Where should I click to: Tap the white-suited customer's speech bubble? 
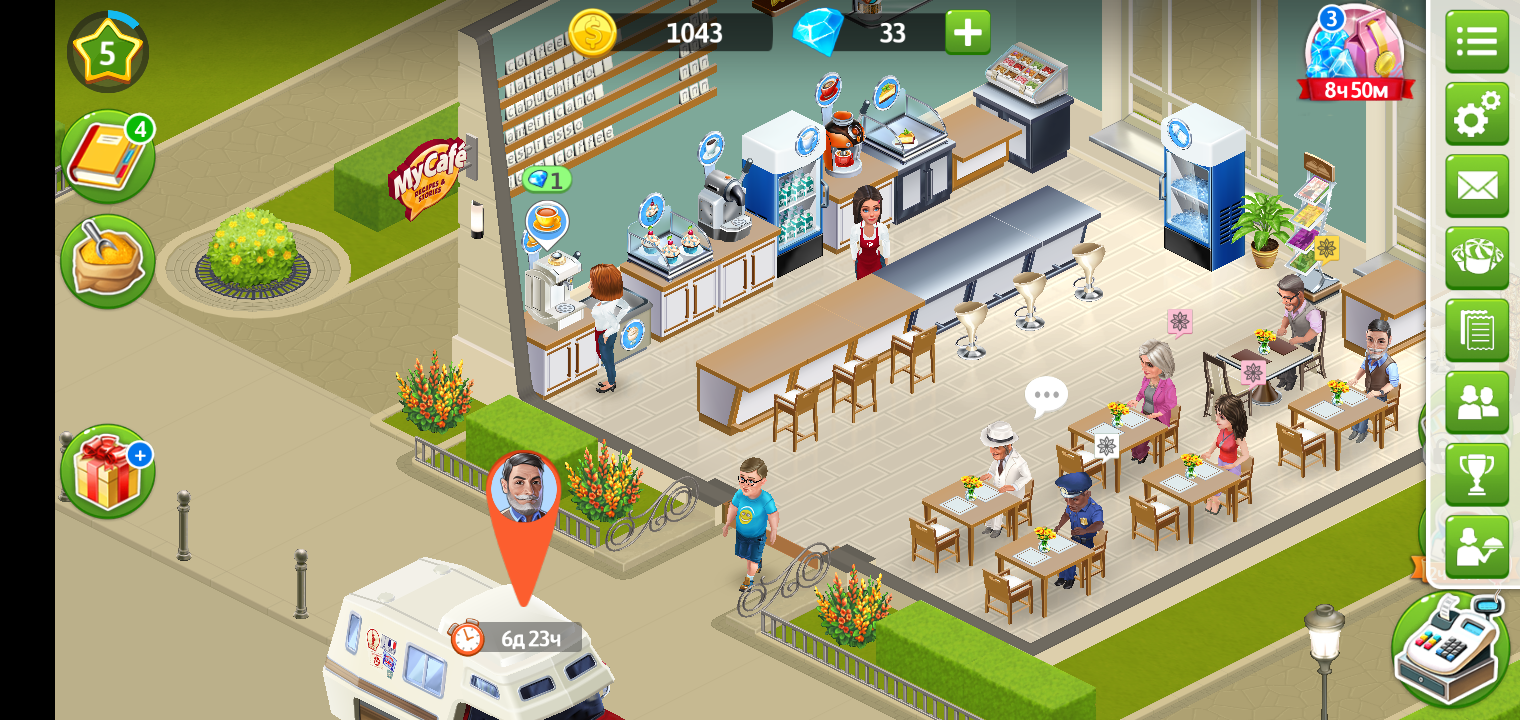(x=1046, y=396)
